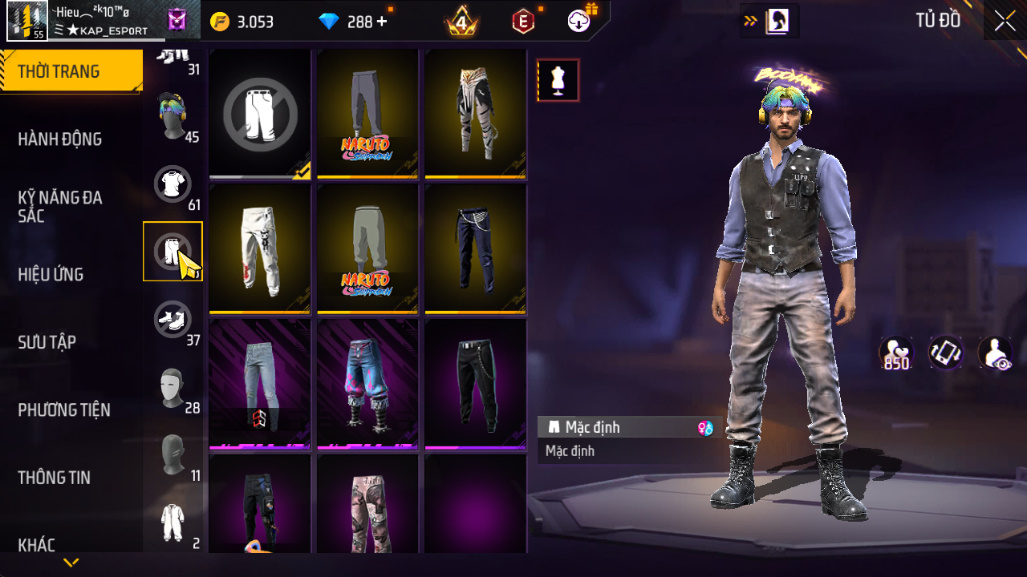Open the shoes category icon
1027x577 pixels.
[172, 319]
